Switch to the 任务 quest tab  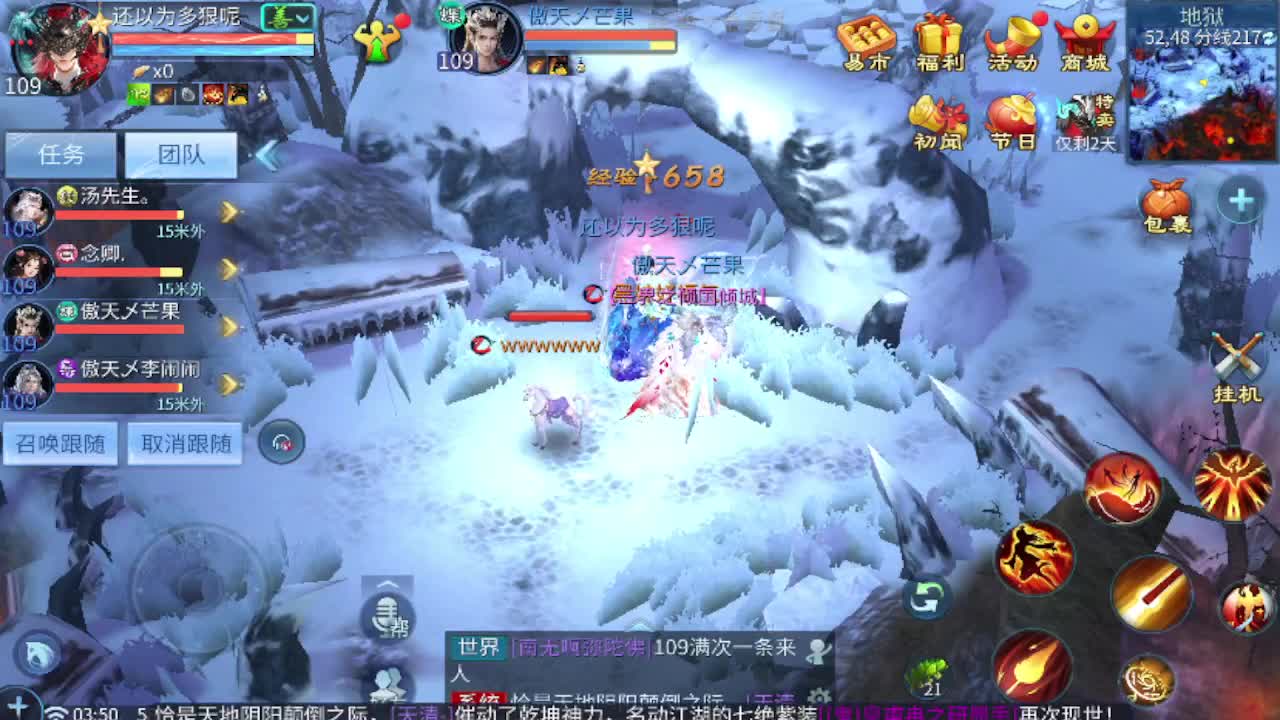pyautogui.click(x=58, y=153)
